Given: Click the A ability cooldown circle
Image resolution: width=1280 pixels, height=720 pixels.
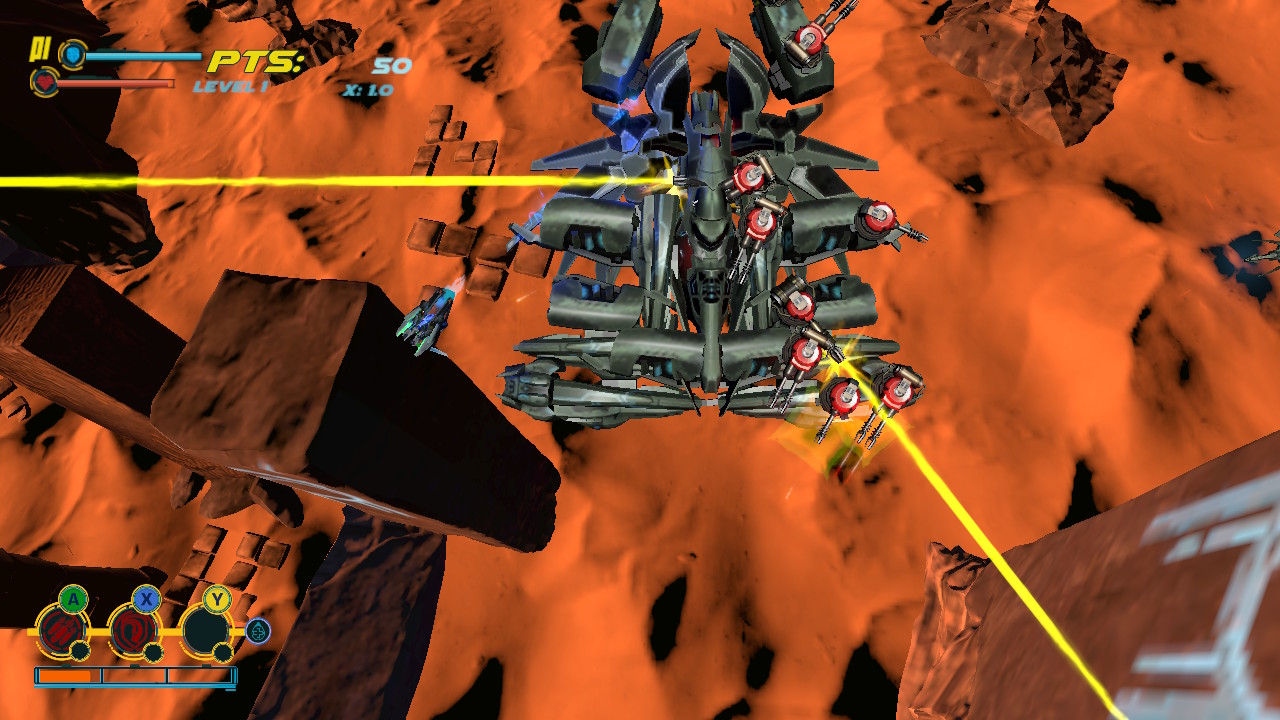Looking at the screenshot, I should 80,652.
